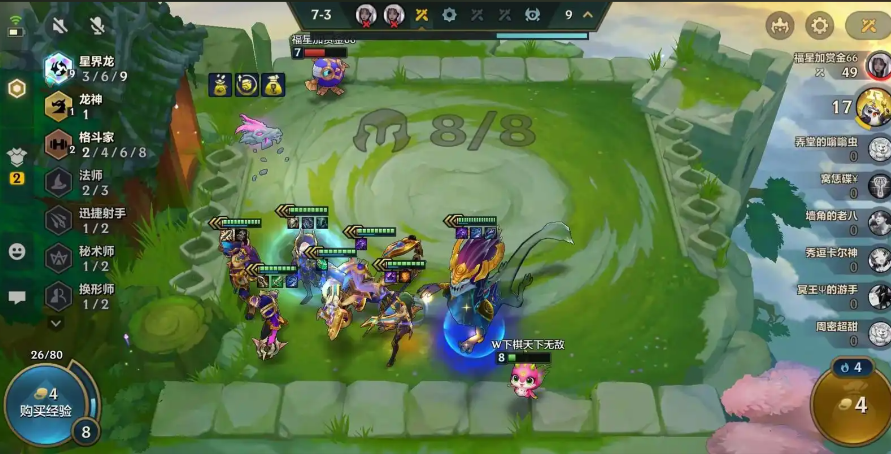The image size is (891, 454).
Task: Open the shop with the gold coin button
Action: click(850, 404)
